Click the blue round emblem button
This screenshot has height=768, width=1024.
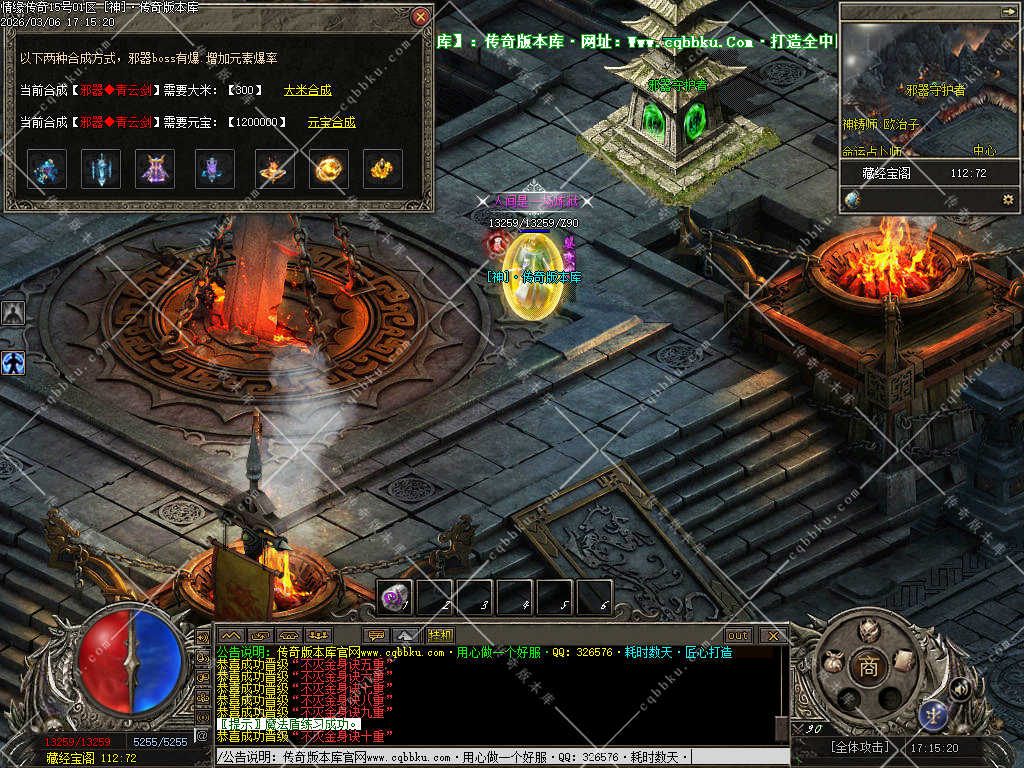point(933,714)
